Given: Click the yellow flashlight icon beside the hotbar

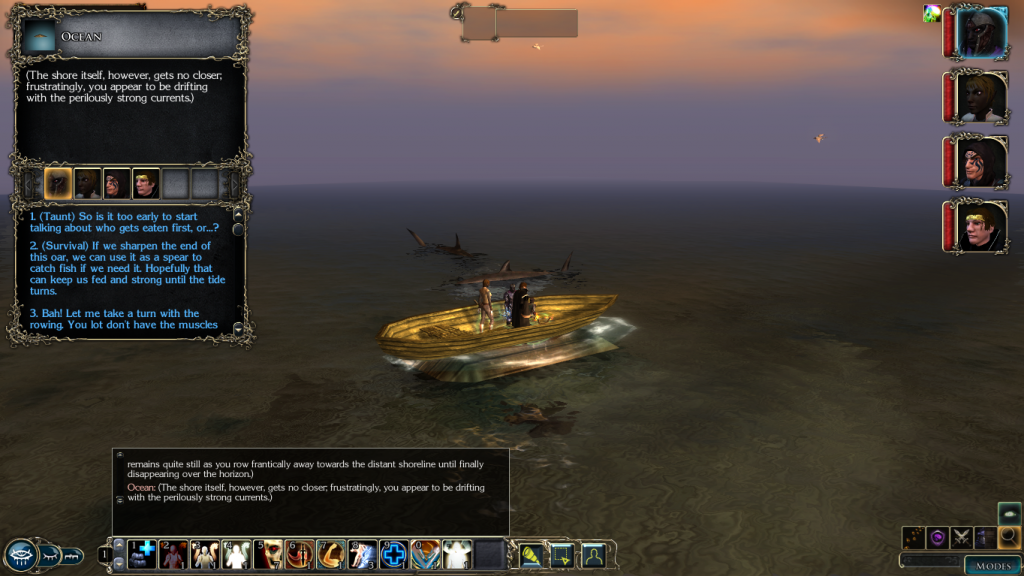Looking at the screenshot, I should (532, 553).
